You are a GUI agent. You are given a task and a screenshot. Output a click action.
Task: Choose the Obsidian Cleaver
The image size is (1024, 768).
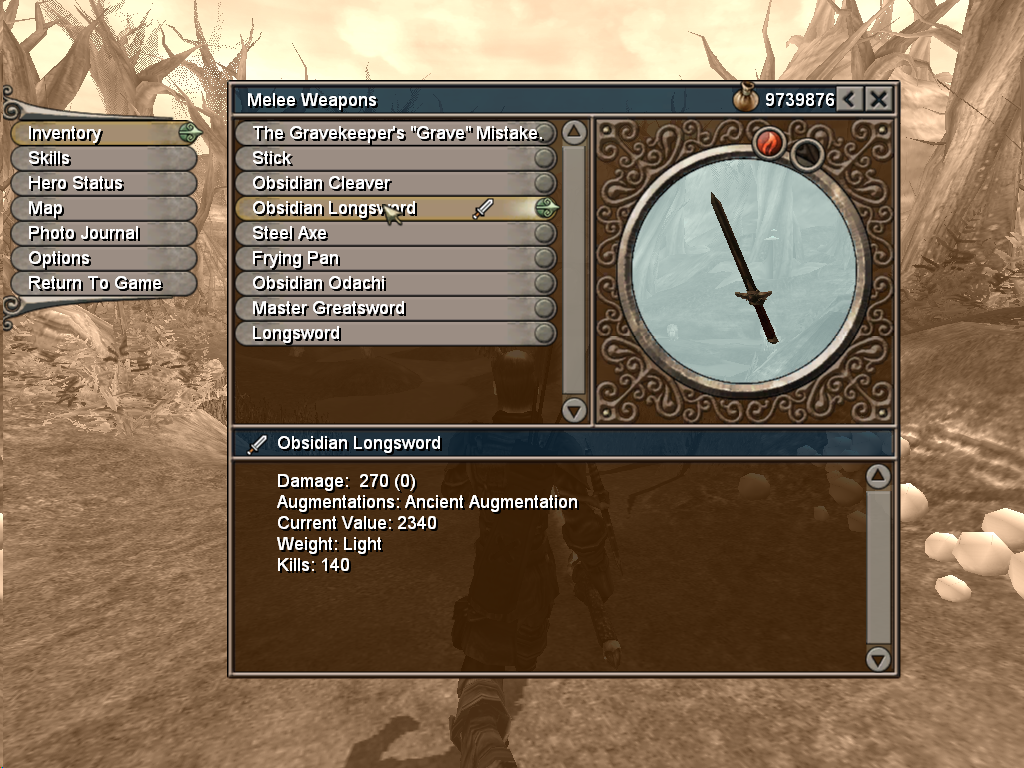396,183
